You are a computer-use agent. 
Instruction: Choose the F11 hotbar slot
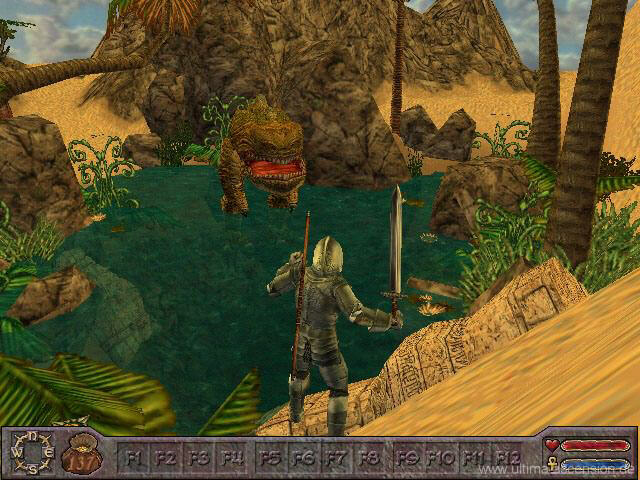pos(474,457)
